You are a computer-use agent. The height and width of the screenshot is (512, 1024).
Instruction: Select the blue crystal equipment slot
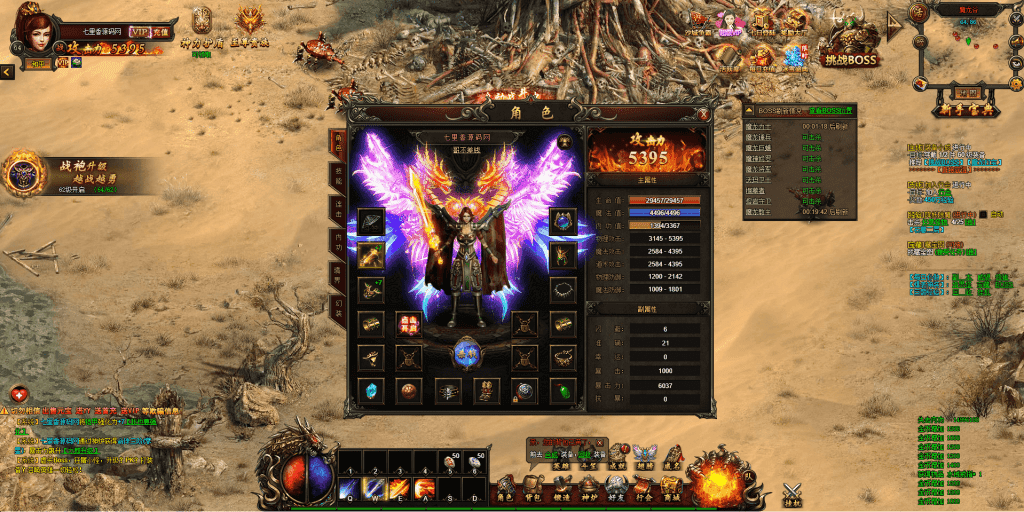pyautogui.click(x=371, y=390)
